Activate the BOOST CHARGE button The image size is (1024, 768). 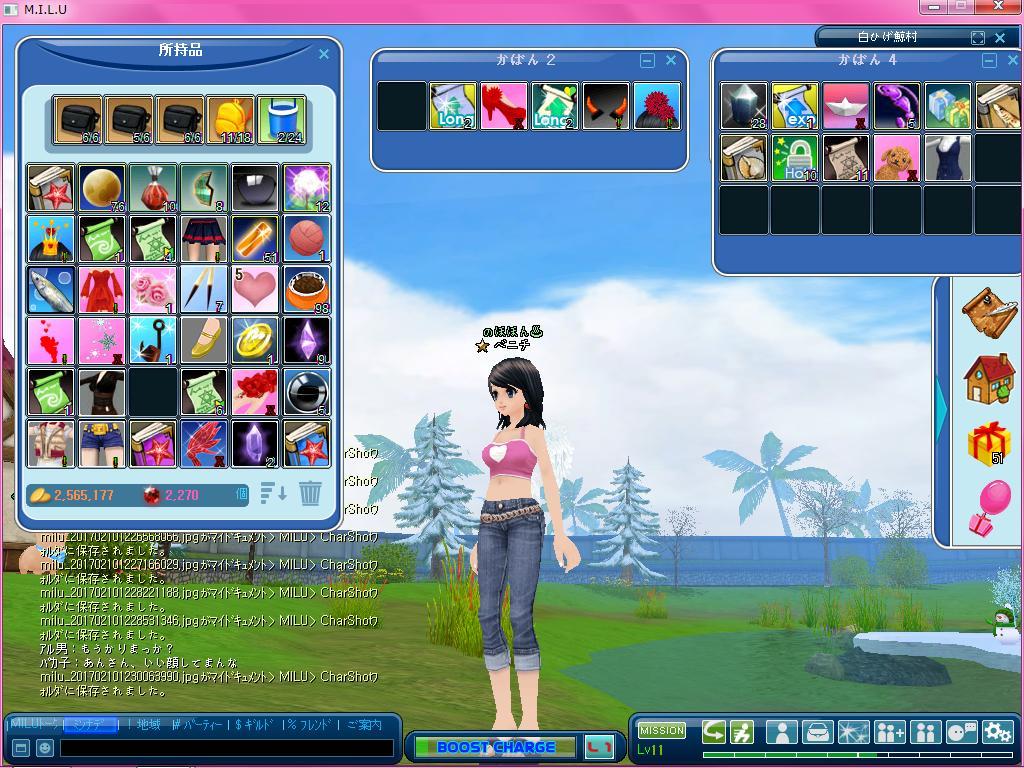coord(495,747)
